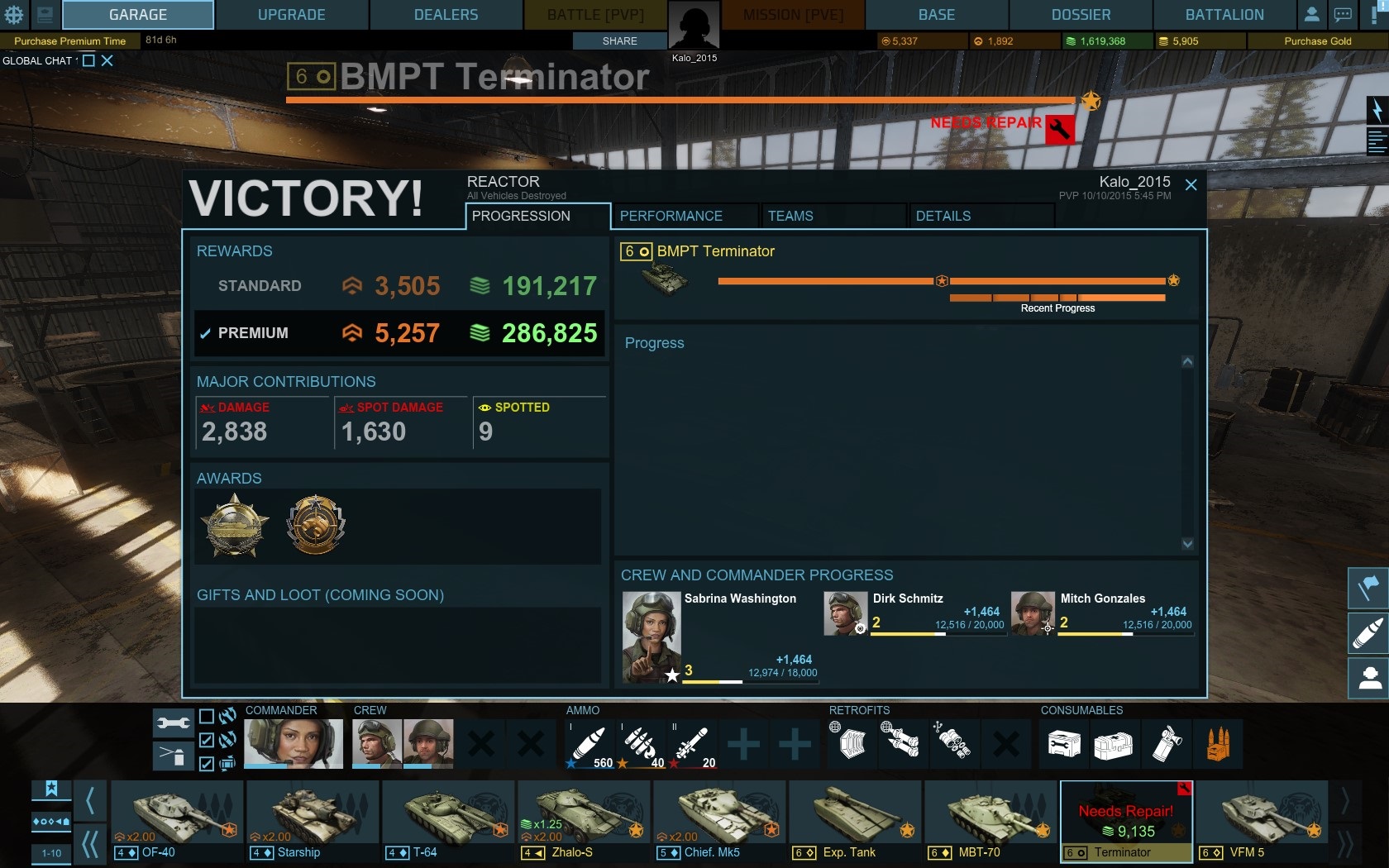The height and width of the screenshot is (868, 1389).
Task: Share the battle result
Action: pyautogui.click(x=619, y=41)
